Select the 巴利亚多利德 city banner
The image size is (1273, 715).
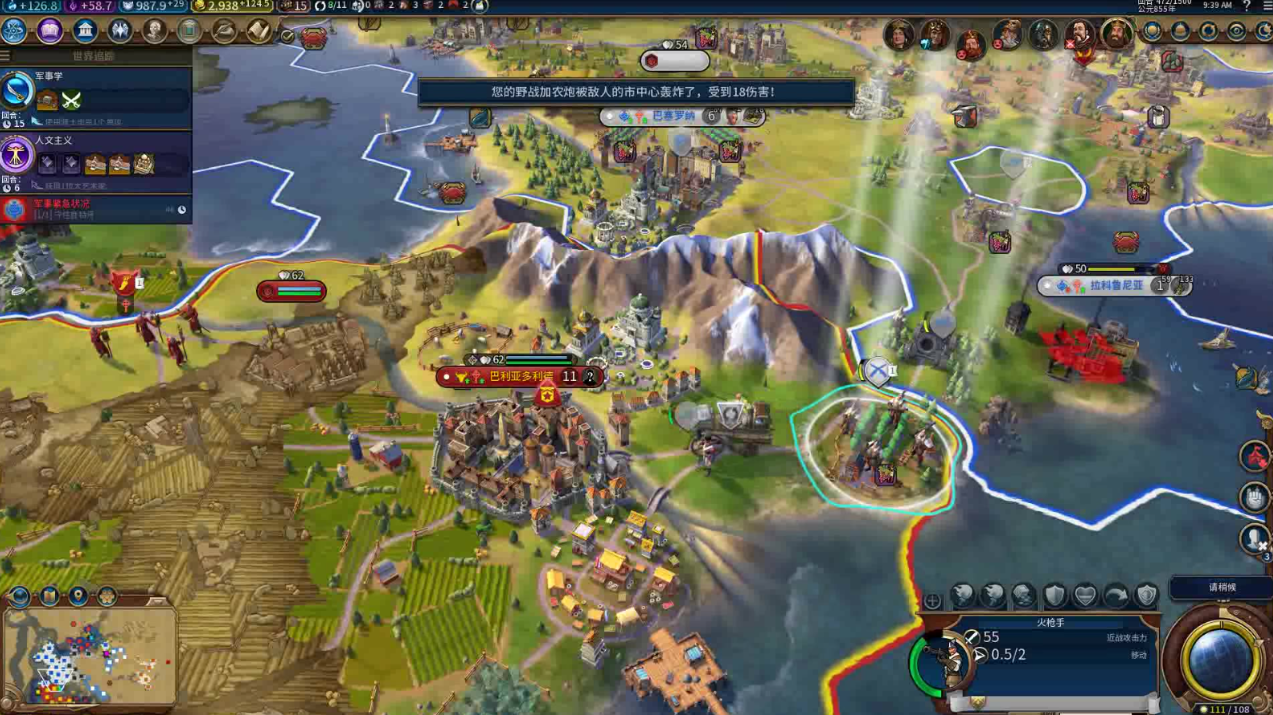coord(518,377)
